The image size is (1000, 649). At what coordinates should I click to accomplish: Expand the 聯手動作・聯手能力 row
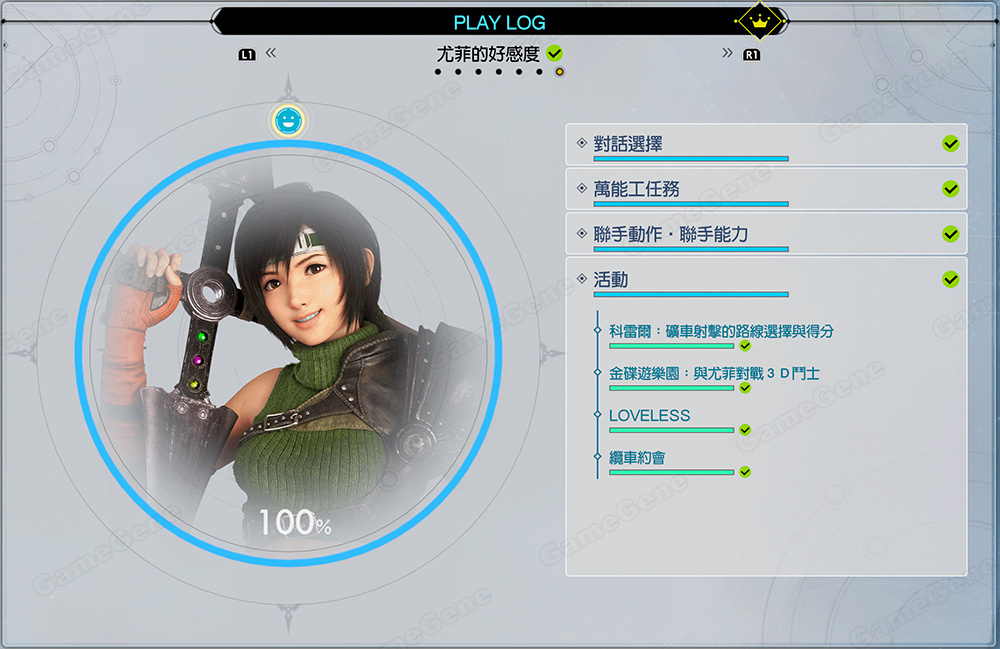point(766,234)
